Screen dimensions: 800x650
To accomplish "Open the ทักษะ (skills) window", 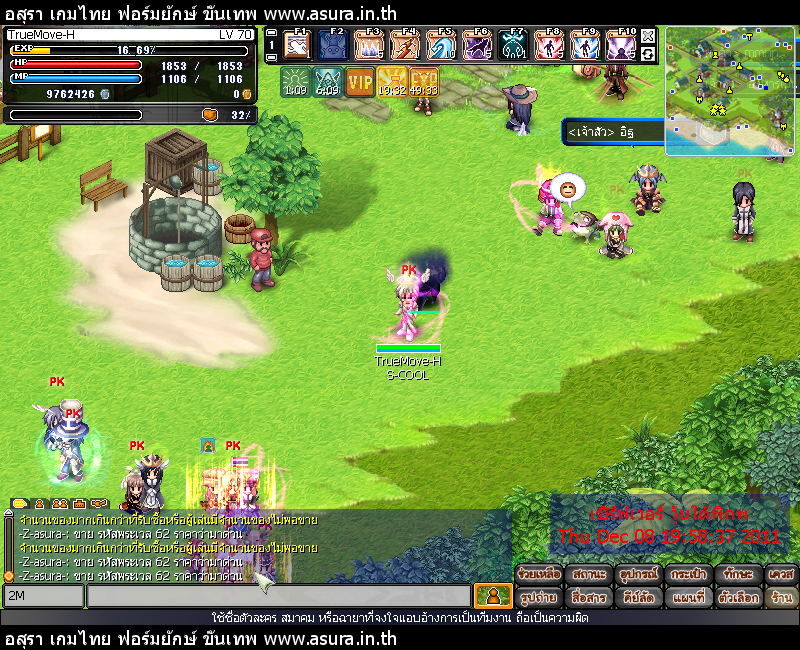I will pyautogui.click(x=738, y=575).
